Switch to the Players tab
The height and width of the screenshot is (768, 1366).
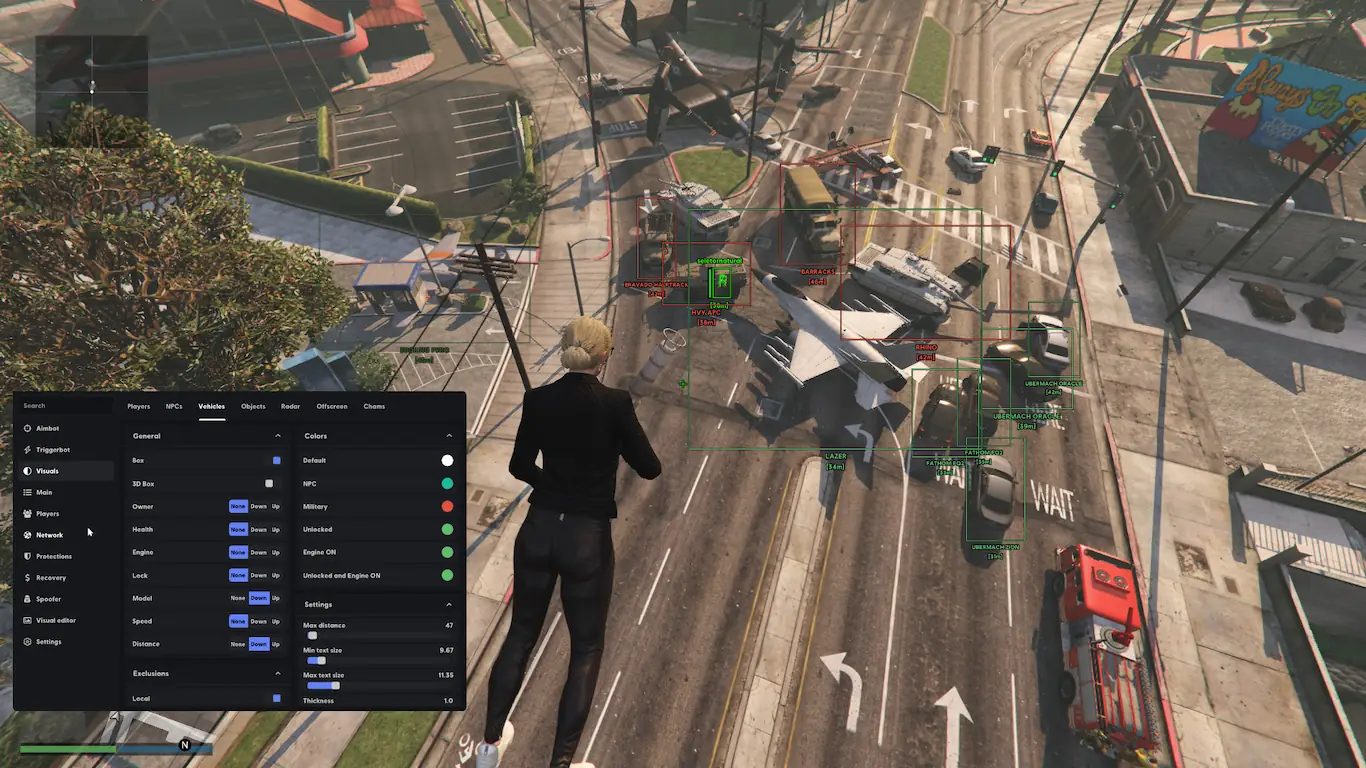(138, 406)
